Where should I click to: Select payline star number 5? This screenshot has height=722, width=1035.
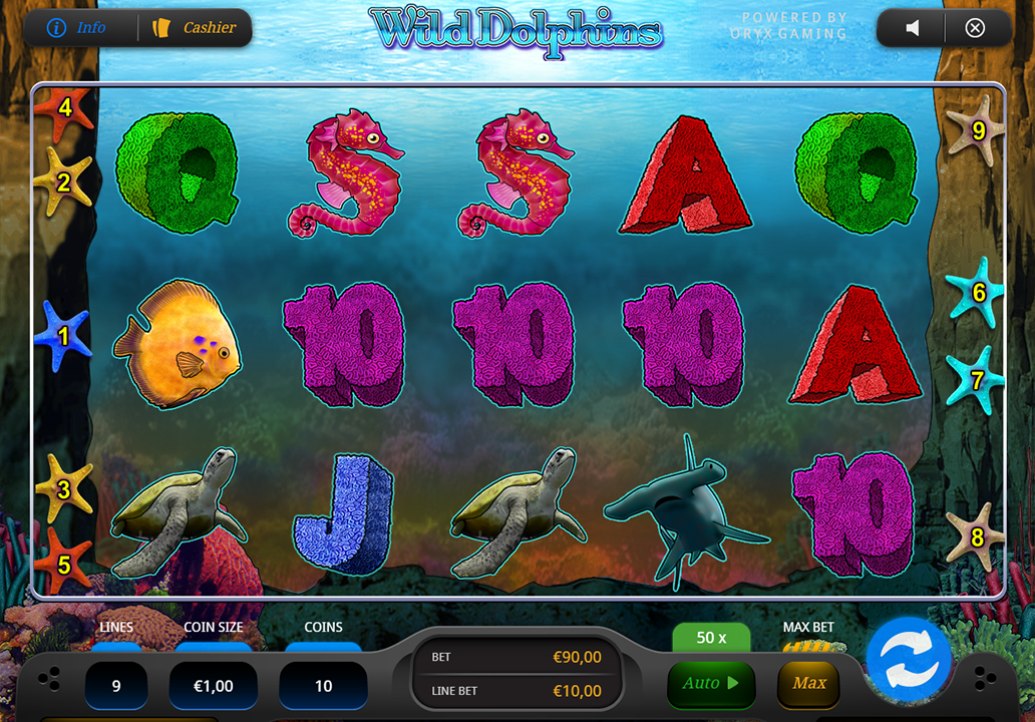point(63,563)
